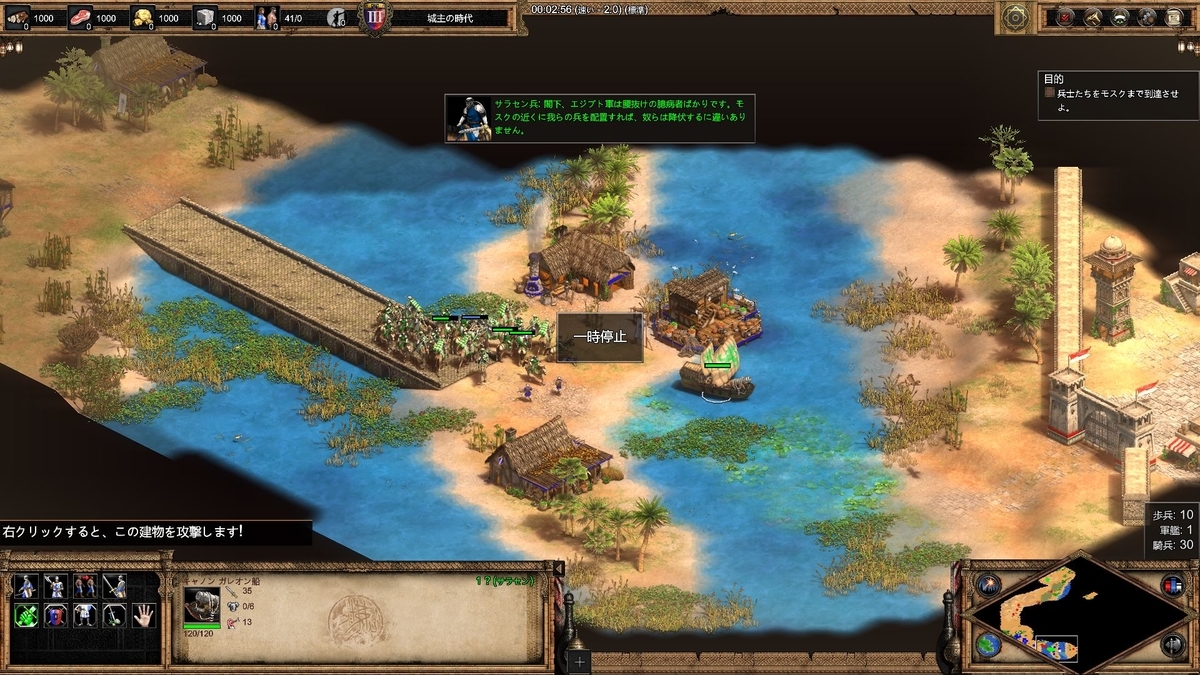Choose the shield defensive stance command

56,615
